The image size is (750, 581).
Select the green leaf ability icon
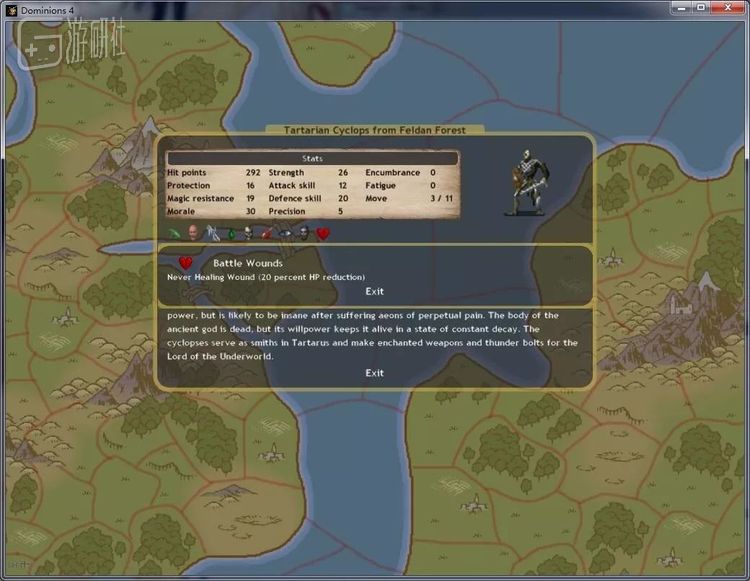pyautogui.click(x=174, y=233)
